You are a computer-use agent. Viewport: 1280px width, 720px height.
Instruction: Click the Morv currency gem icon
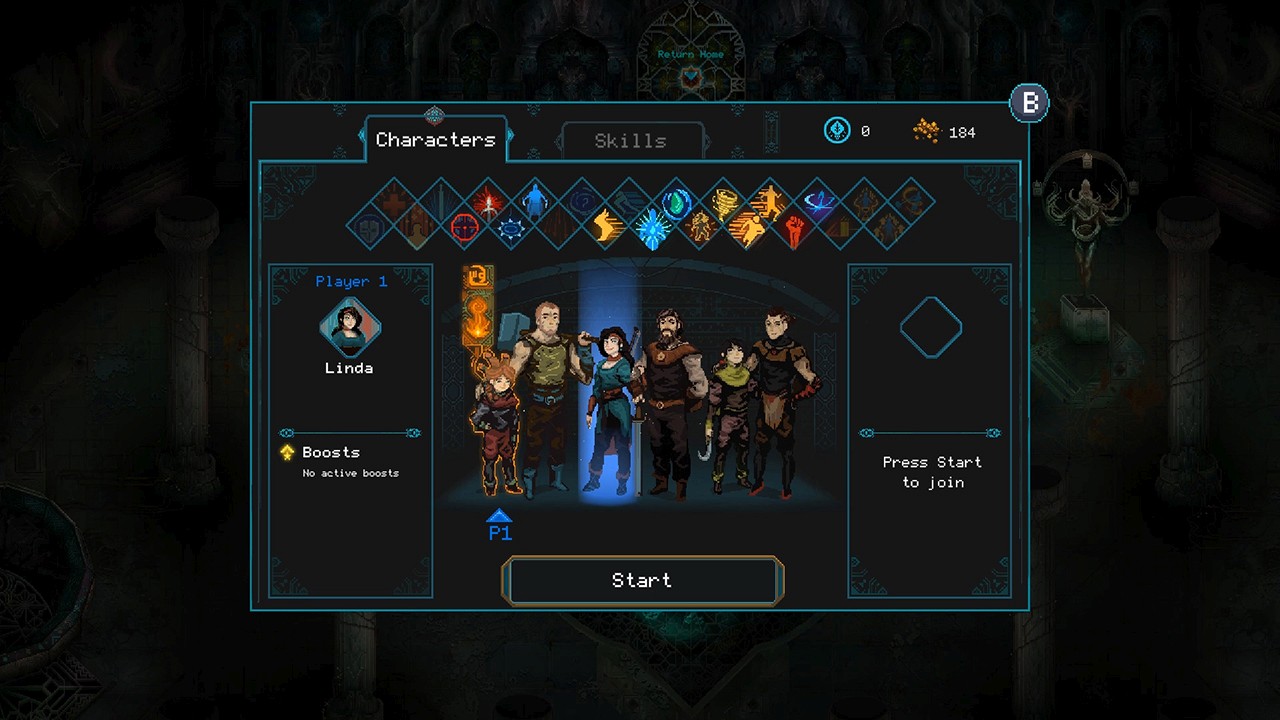(x=837, y=131)
